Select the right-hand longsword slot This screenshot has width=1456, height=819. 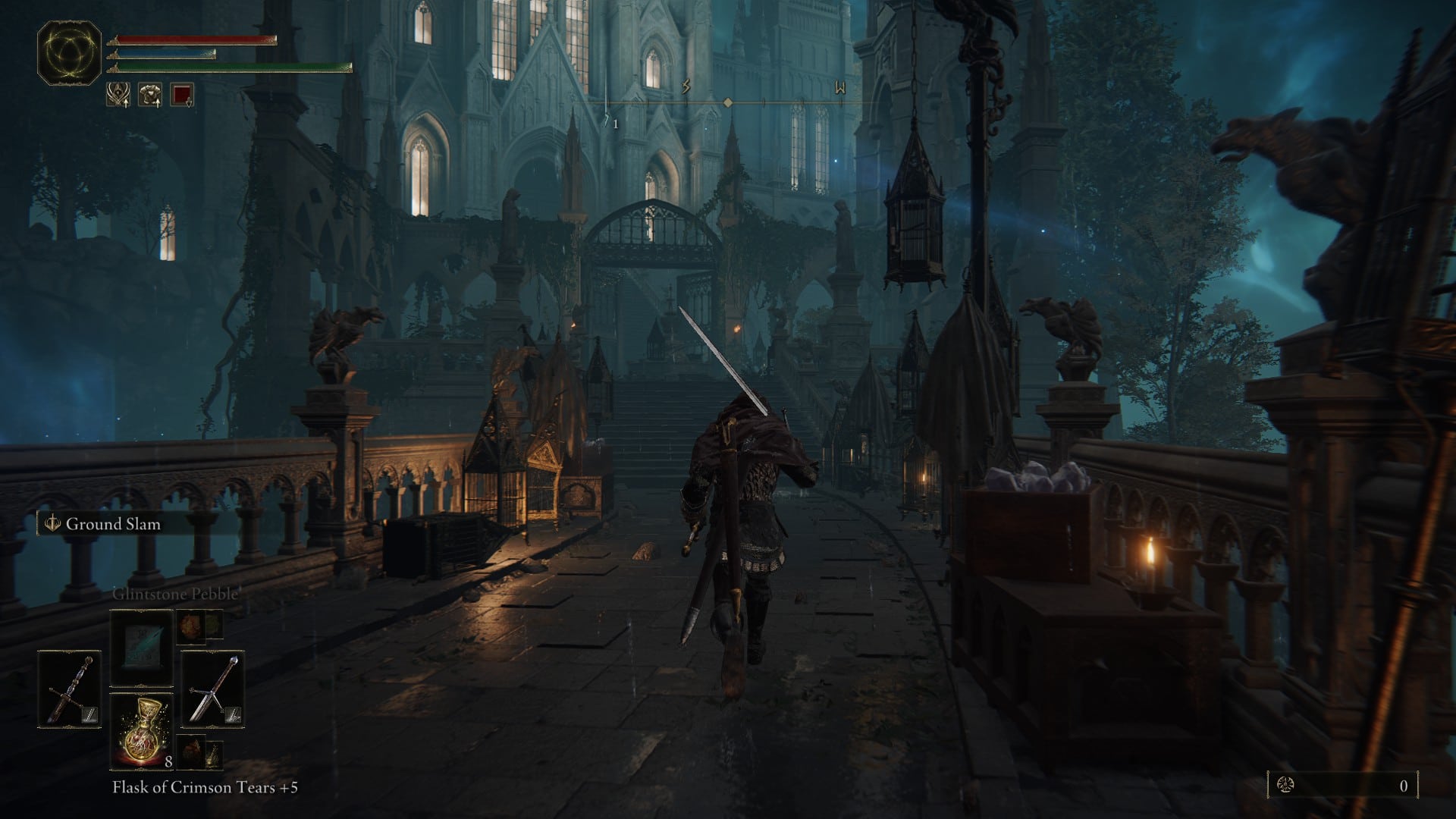(x=213, y=689)
